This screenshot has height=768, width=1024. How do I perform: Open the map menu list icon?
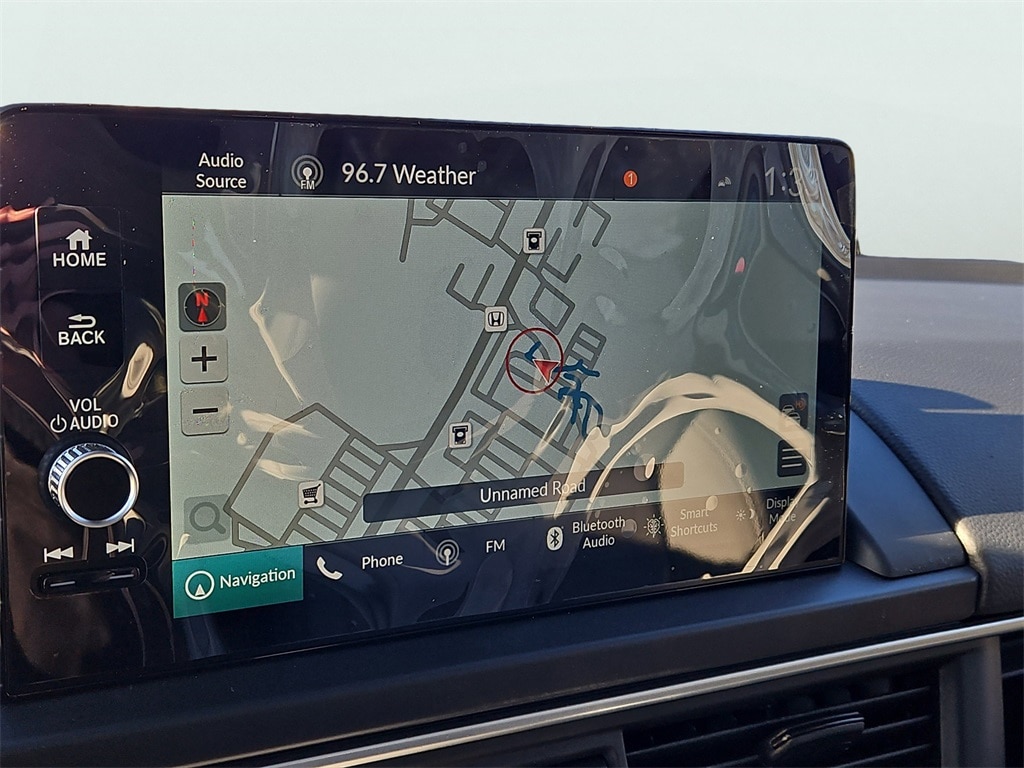(x=792, y=459)
